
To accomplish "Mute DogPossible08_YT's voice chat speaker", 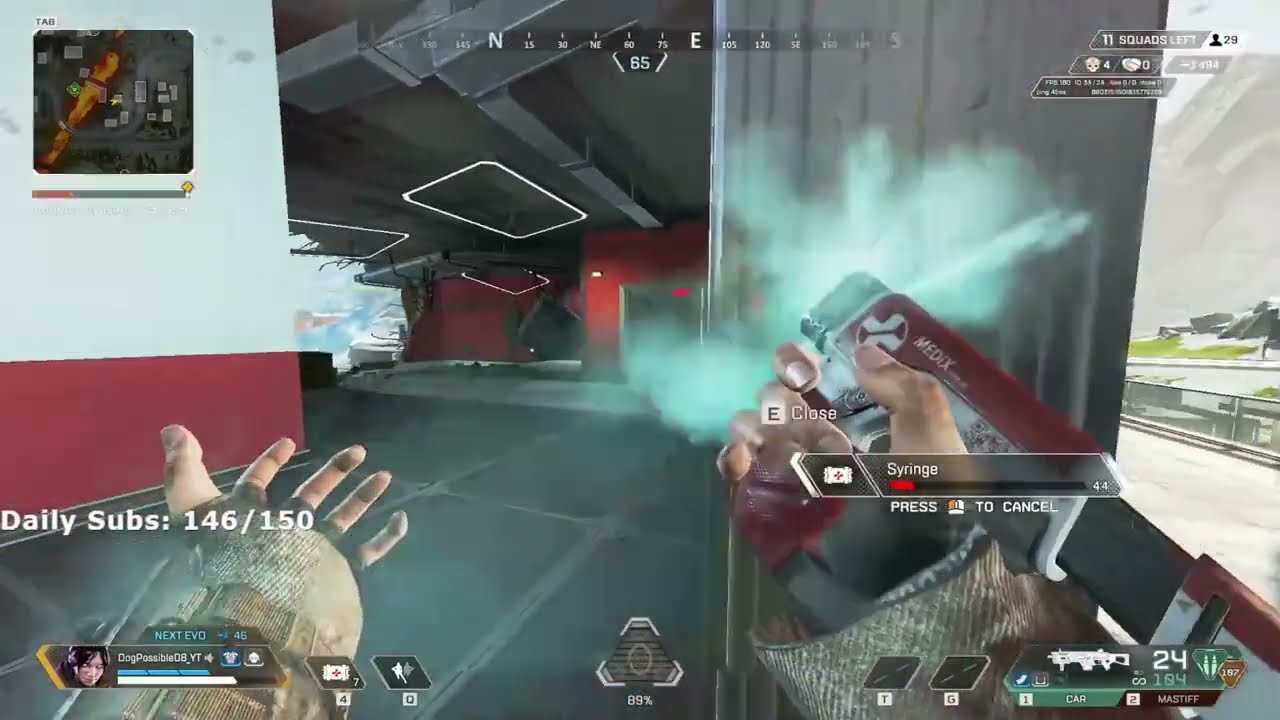I will coord(207,657).
